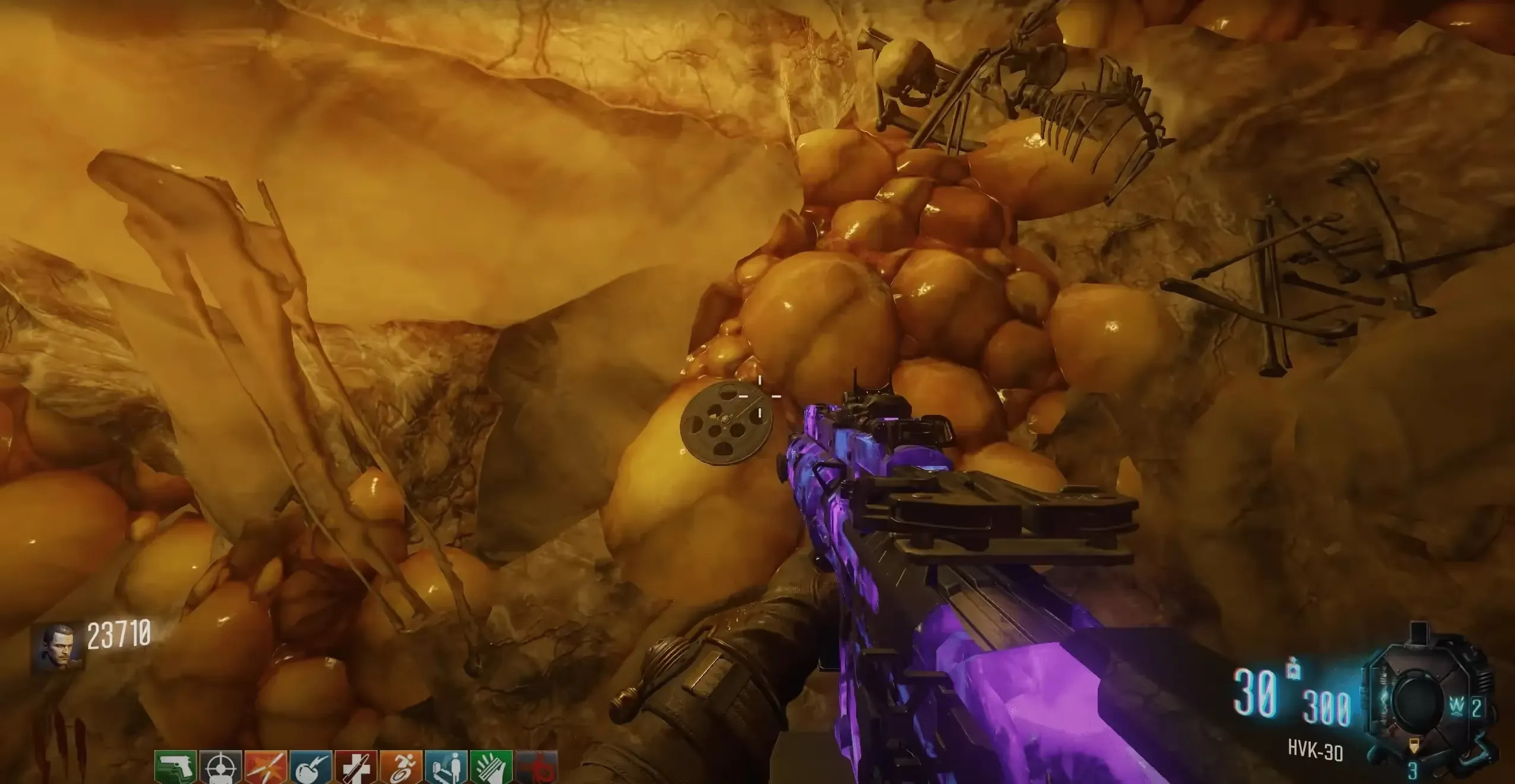Select the Mule Kick pistol perk icon
Screen dimensions: 1515x784
[x=176, y=767]
